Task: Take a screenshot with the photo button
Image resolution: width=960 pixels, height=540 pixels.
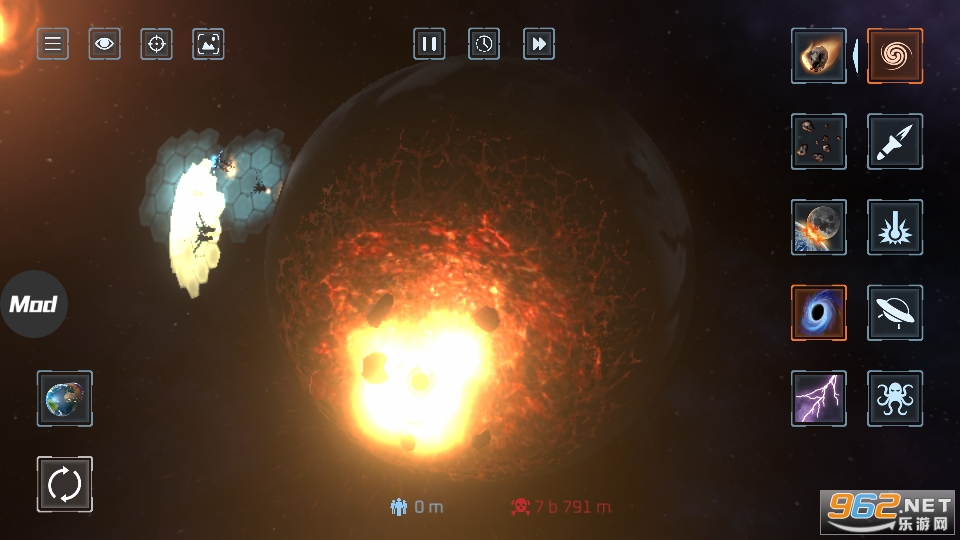Action: click(208, 44)
